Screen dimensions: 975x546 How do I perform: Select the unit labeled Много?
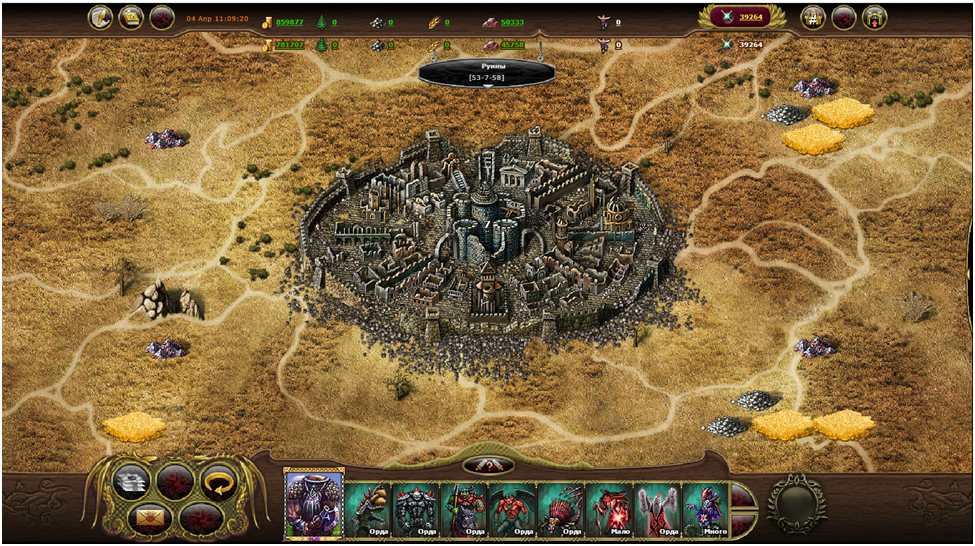click(x=705, y=509)
